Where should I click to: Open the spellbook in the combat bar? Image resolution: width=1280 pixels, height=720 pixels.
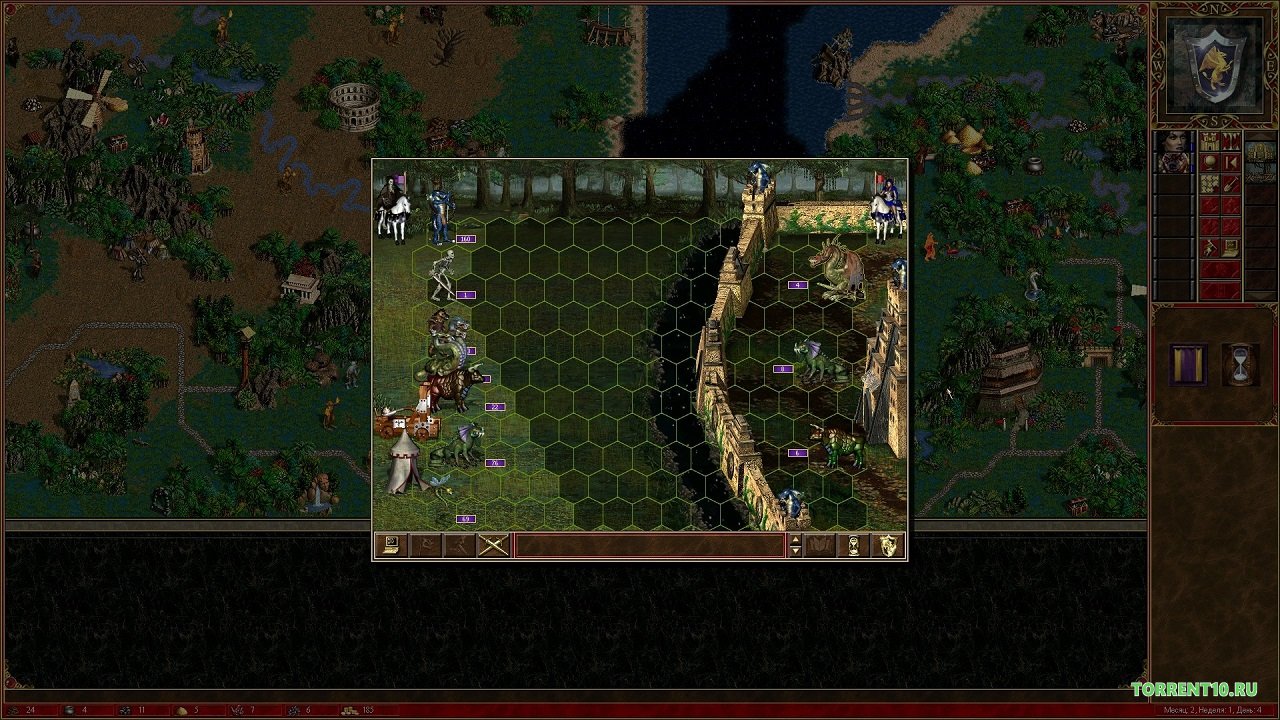820,545
